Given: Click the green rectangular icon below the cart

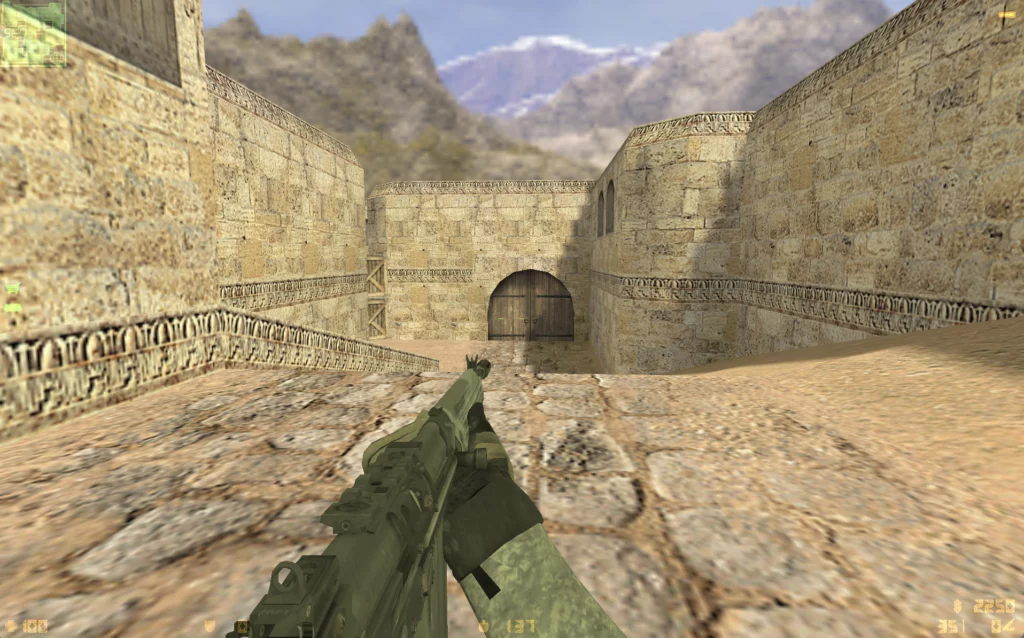Looking at the screenshot, I should [x=12, y=307].
